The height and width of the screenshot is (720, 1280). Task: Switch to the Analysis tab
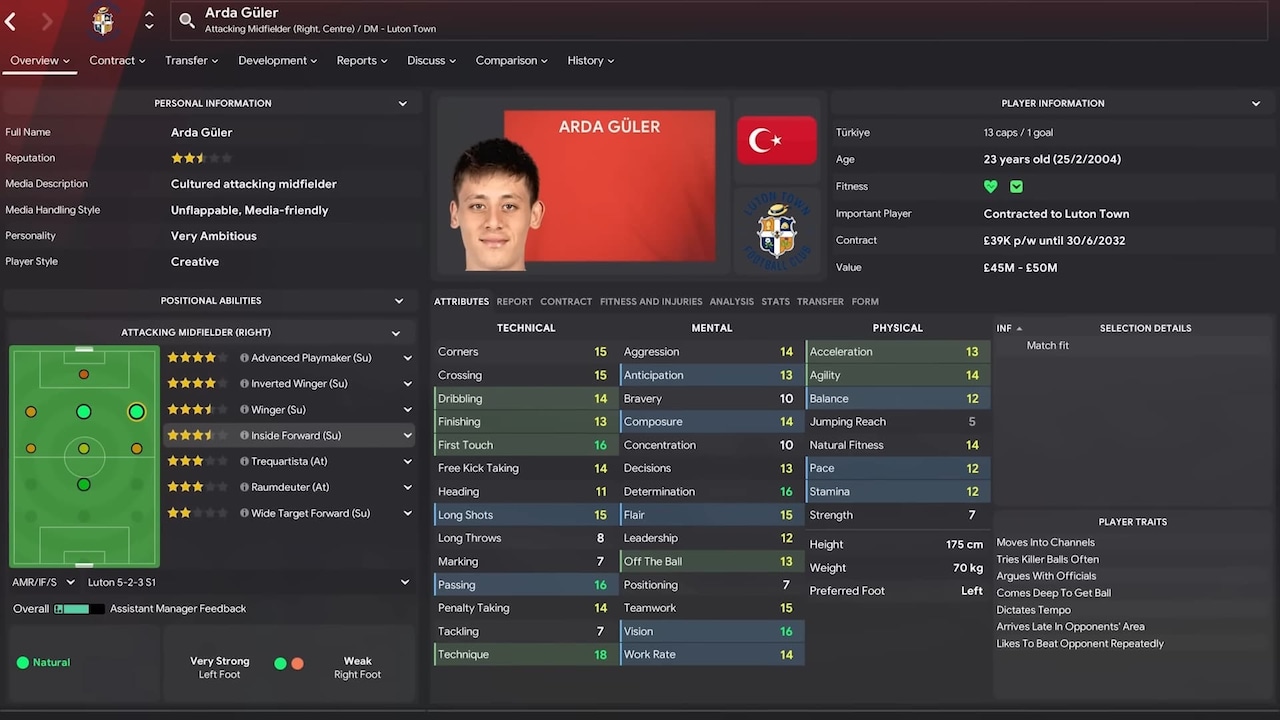pyautogui.click(x=732, y=301)
